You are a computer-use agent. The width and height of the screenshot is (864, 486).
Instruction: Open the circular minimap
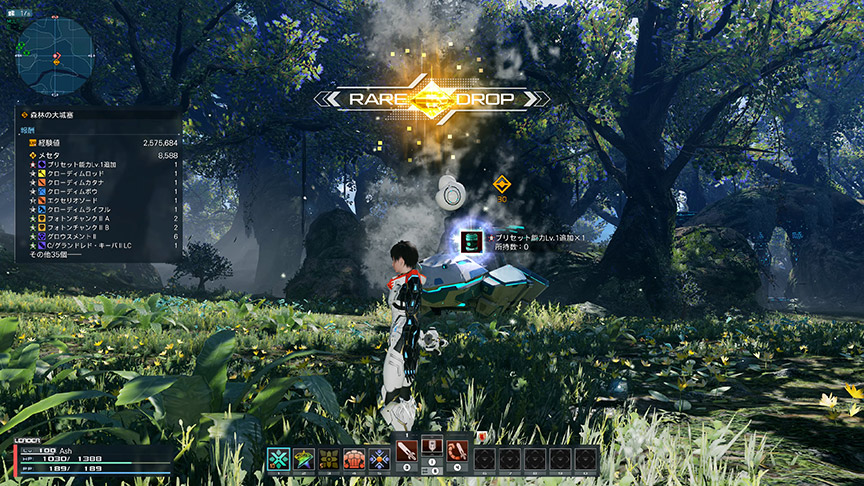pos(55,55)
